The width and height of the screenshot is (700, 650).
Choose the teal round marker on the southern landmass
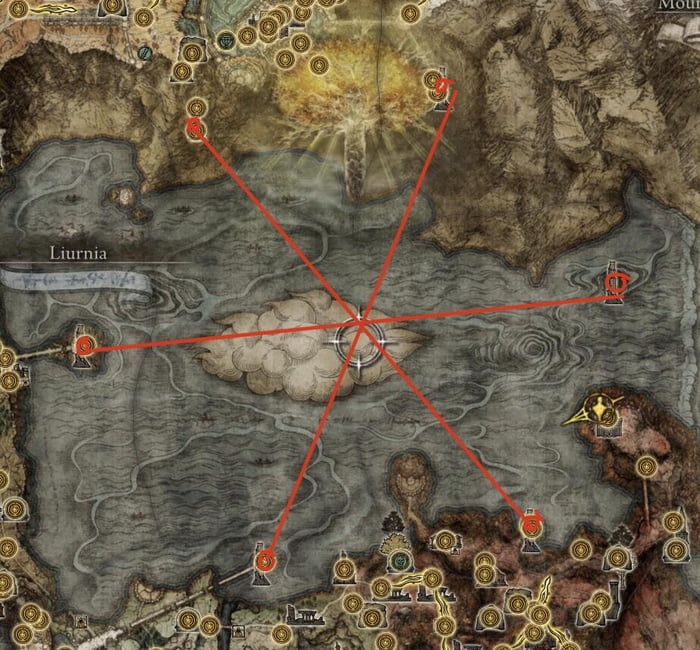pos(400,561)
